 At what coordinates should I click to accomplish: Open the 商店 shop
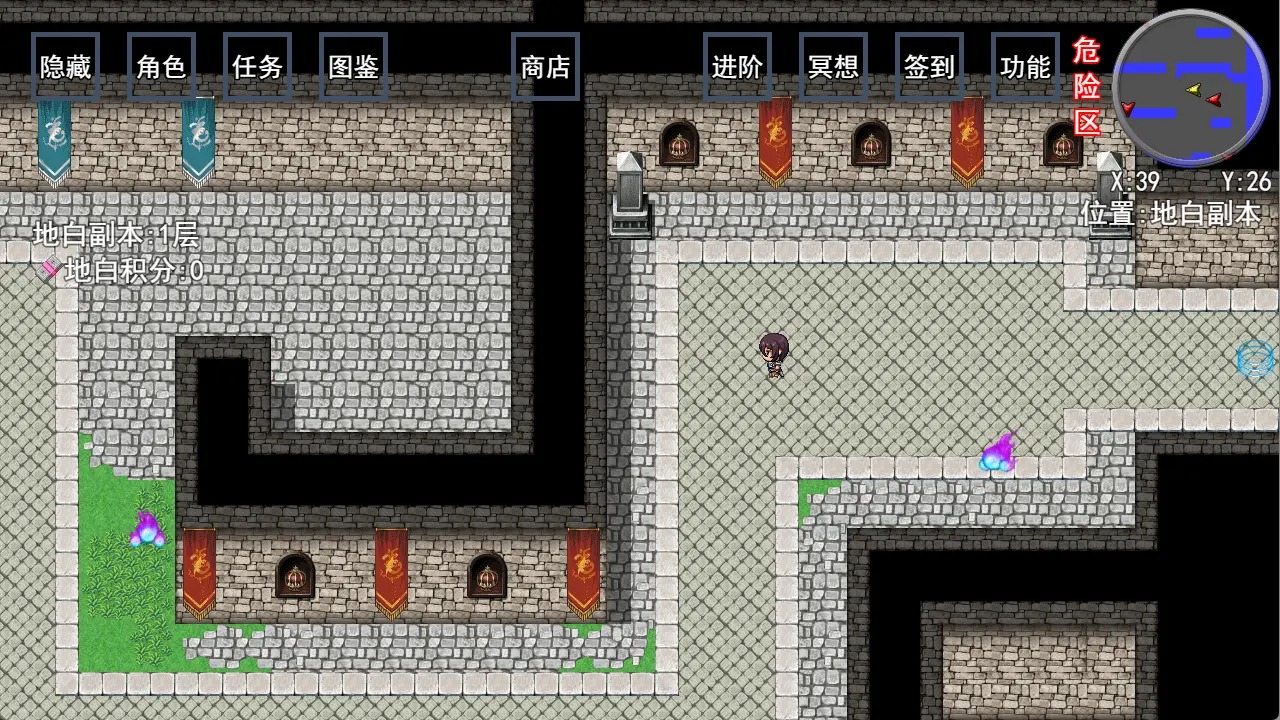pyautogui.click(x=545, y=67)
